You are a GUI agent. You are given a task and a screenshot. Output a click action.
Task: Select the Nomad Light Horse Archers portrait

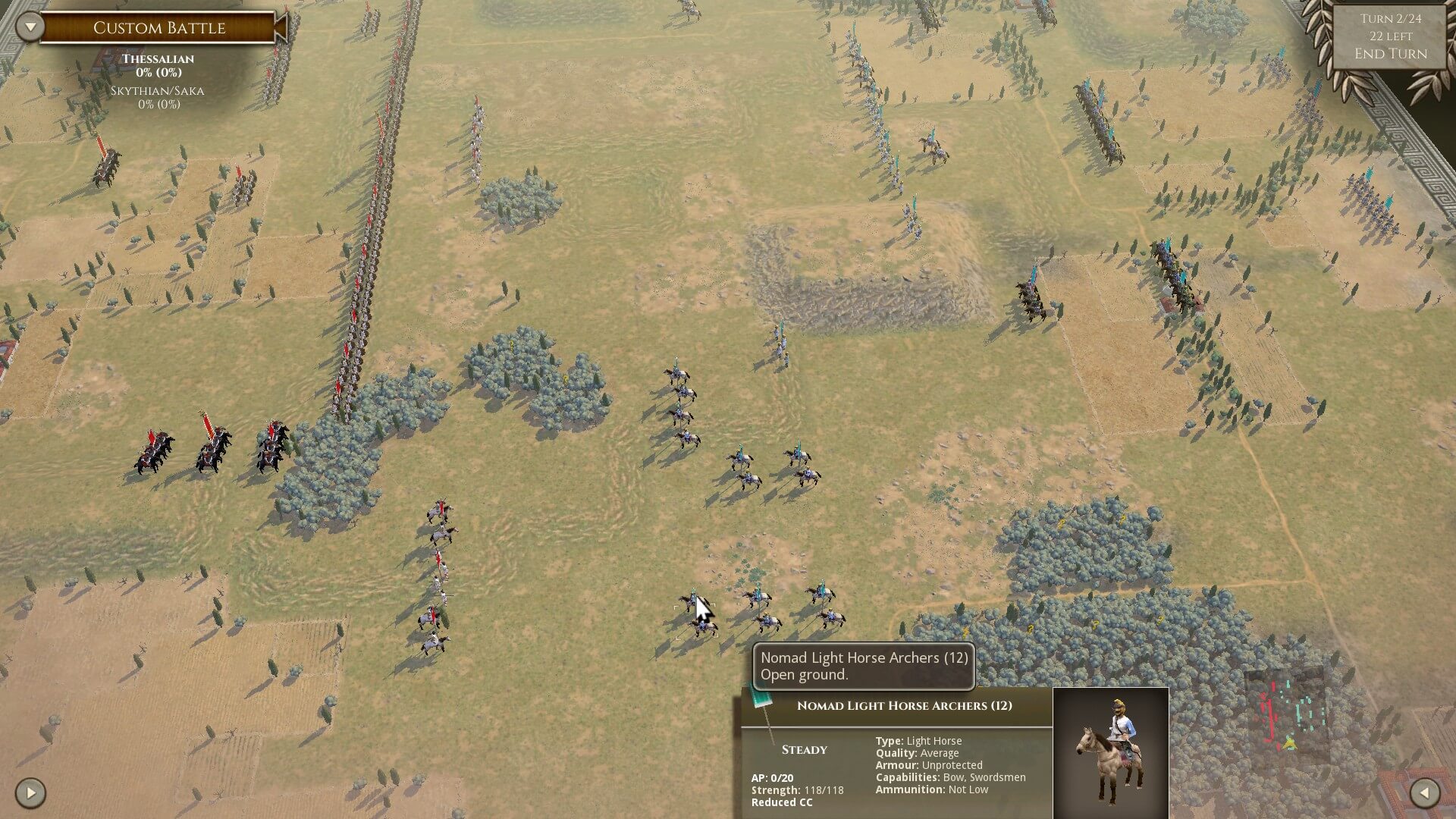[x=1111, y=752]
